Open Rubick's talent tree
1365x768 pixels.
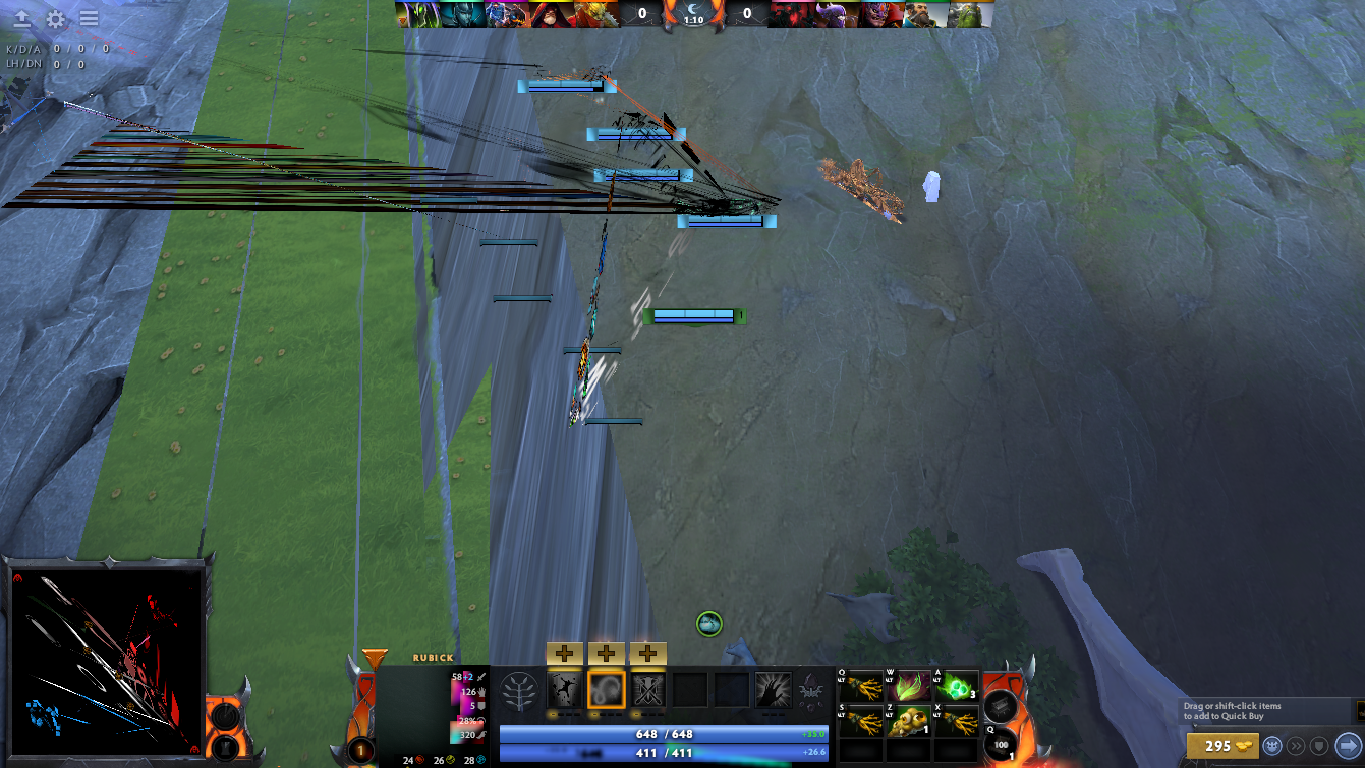click(519, 691)
